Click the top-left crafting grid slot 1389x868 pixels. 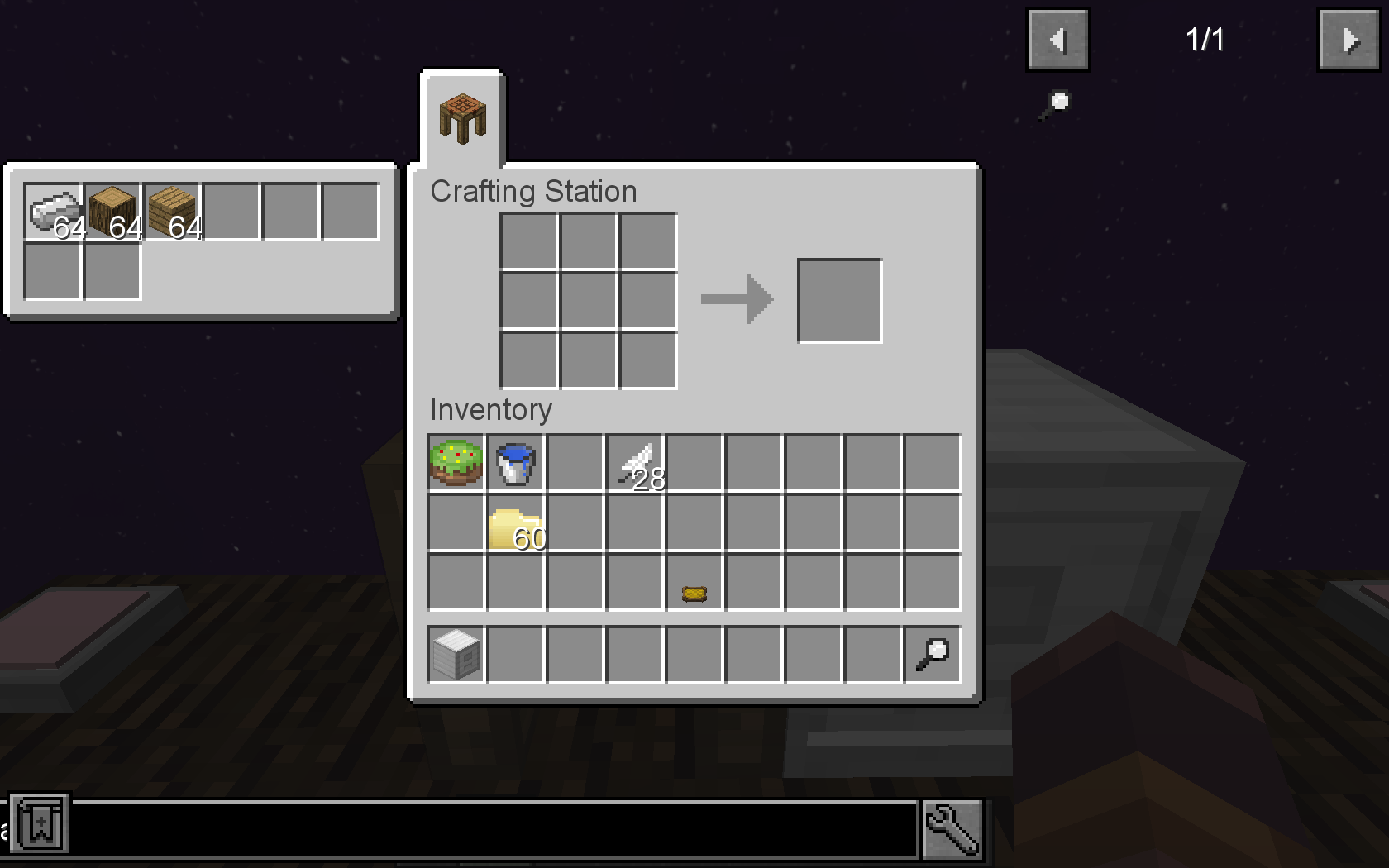pyautogui.click(x=528, y=240)
